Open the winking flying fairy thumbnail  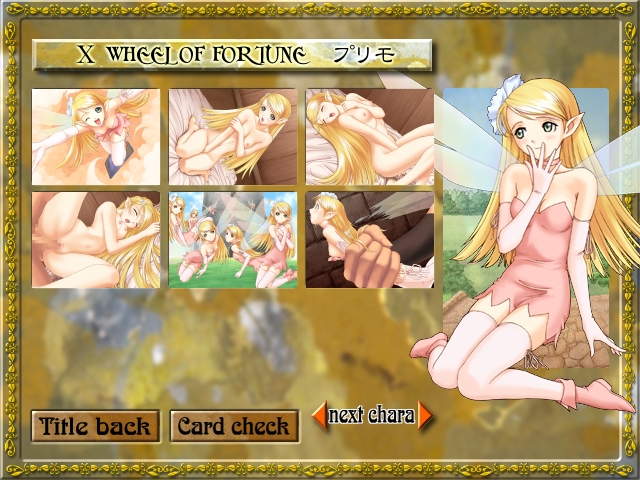pyautogui.click(x=96, y=123)
